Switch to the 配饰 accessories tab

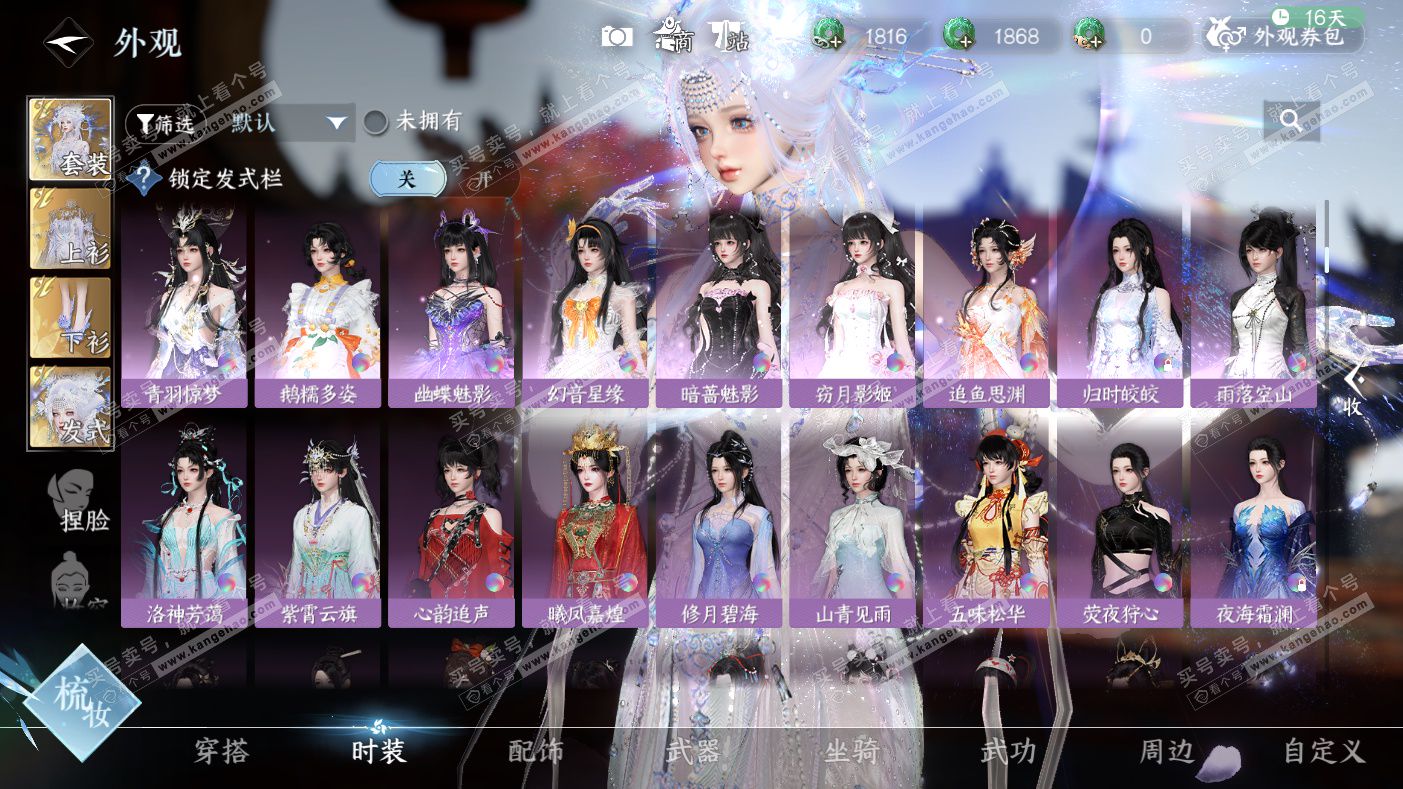click(536, 751)
